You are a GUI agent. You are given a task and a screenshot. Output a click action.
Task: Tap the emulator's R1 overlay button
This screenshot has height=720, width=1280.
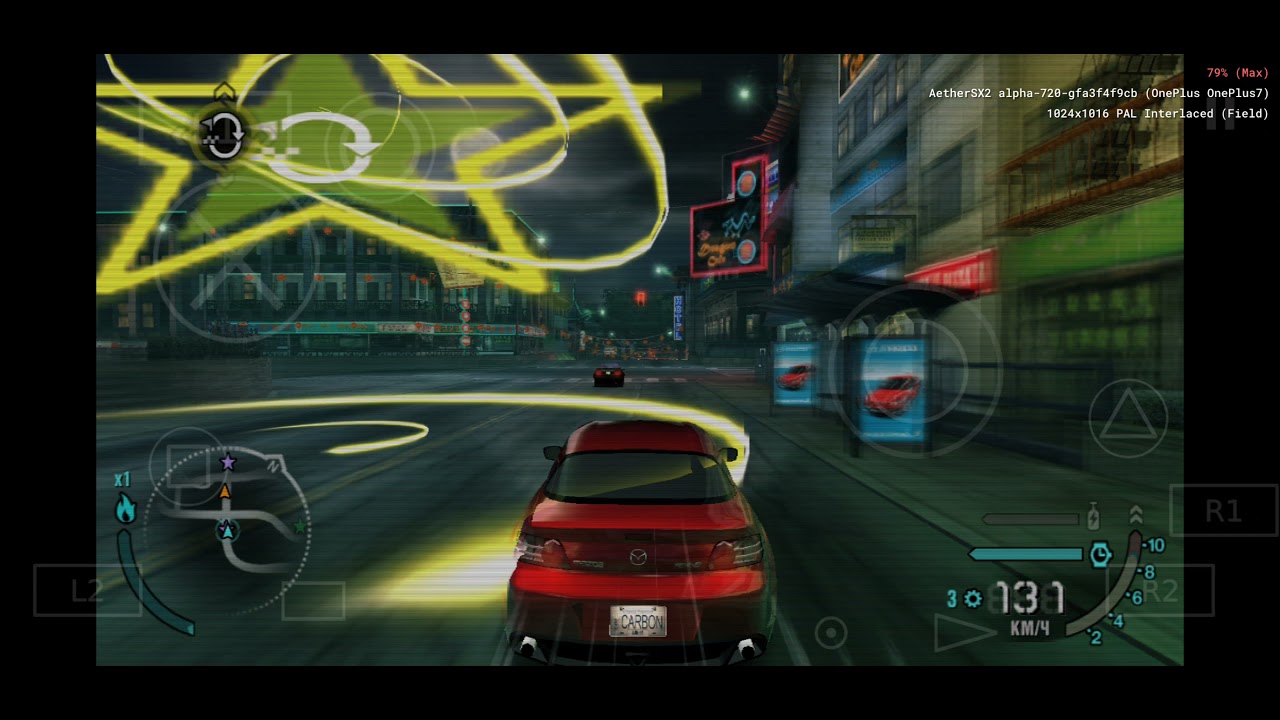click(1222, 511)
